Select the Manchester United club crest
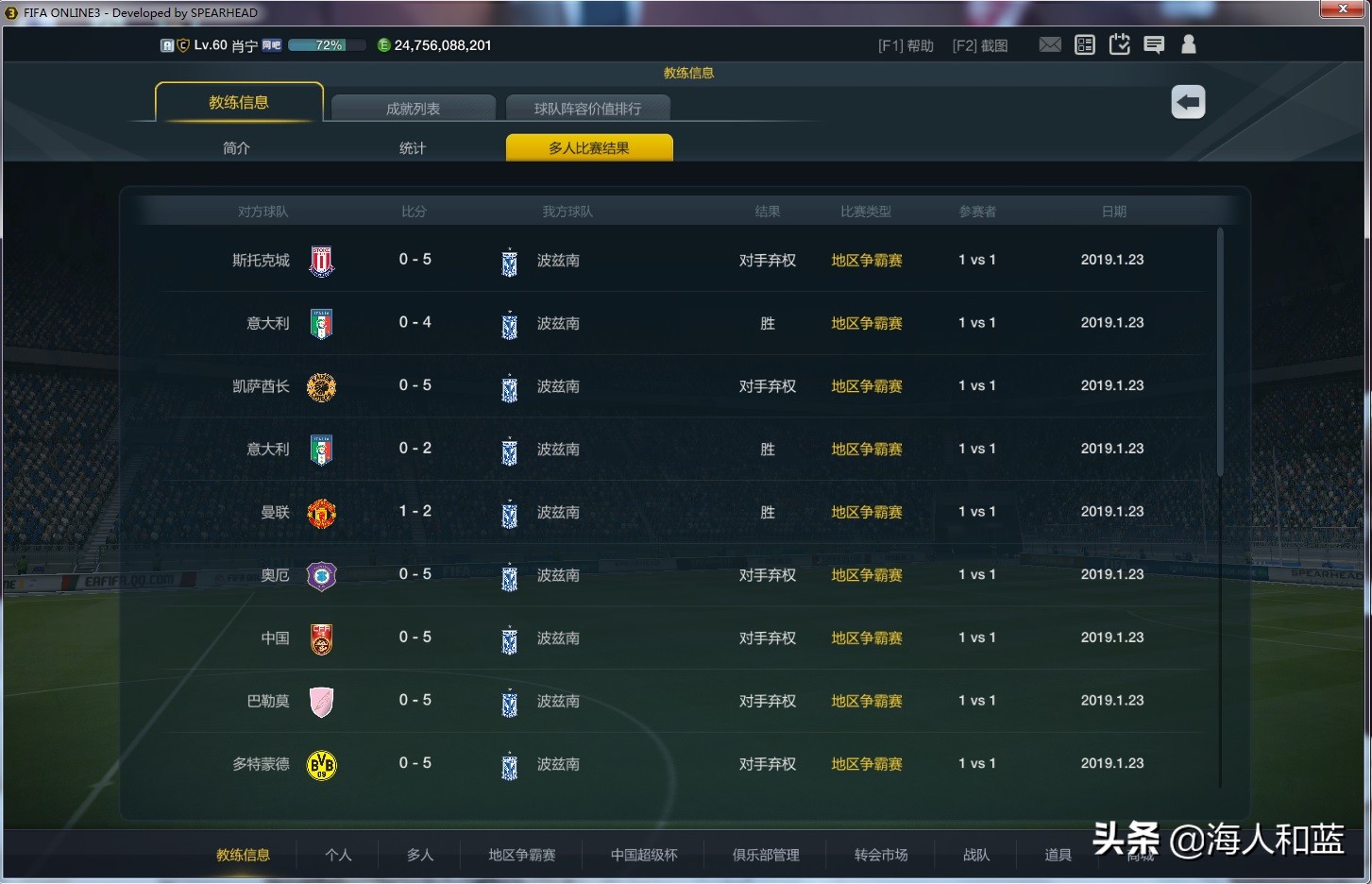1372x884 pixels. [321, 513]
